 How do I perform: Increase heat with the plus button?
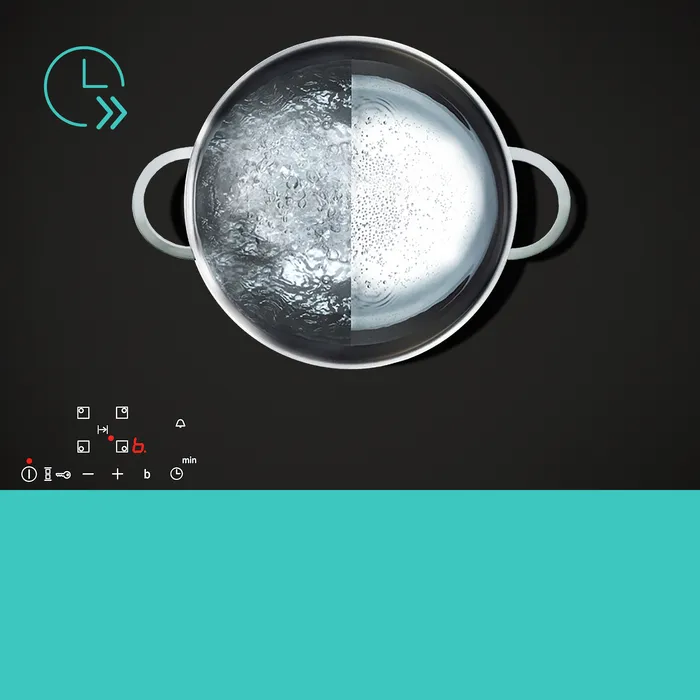click(x=117, y=474)
